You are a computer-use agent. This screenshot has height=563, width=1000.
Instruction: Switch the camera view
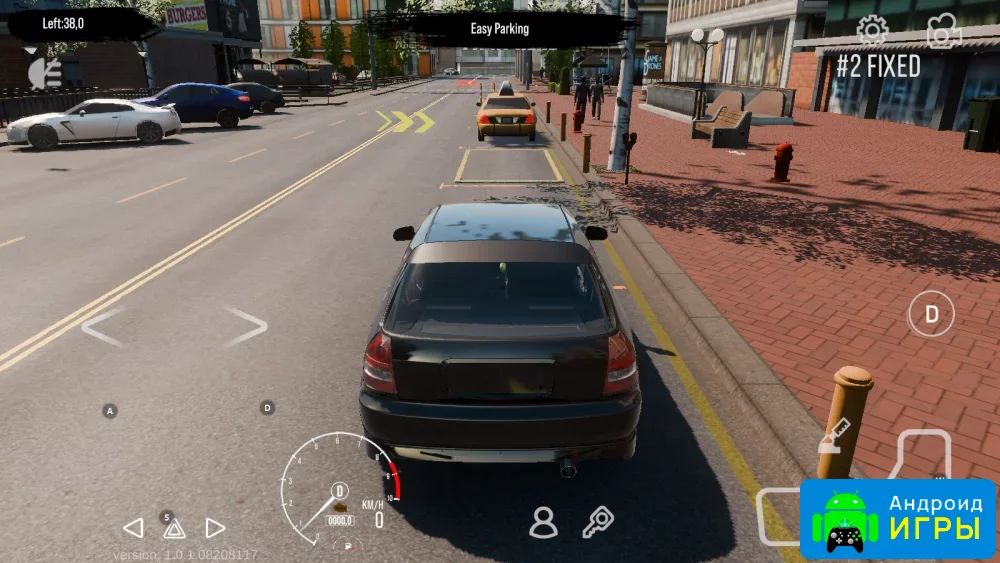click(x=942, y=32)
